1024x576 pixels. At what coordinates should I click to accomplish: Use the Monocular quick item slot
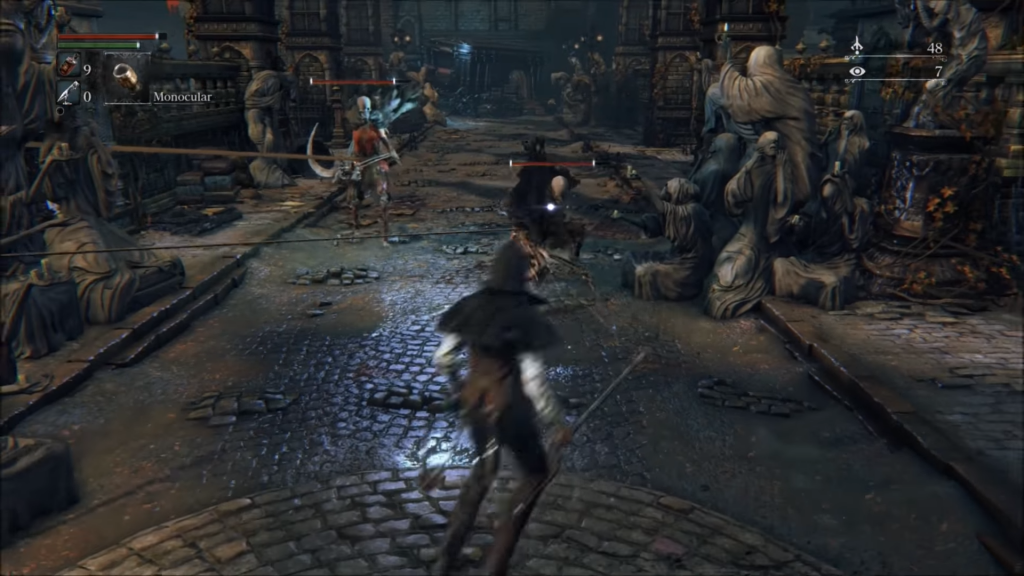(x=125, y=76)
